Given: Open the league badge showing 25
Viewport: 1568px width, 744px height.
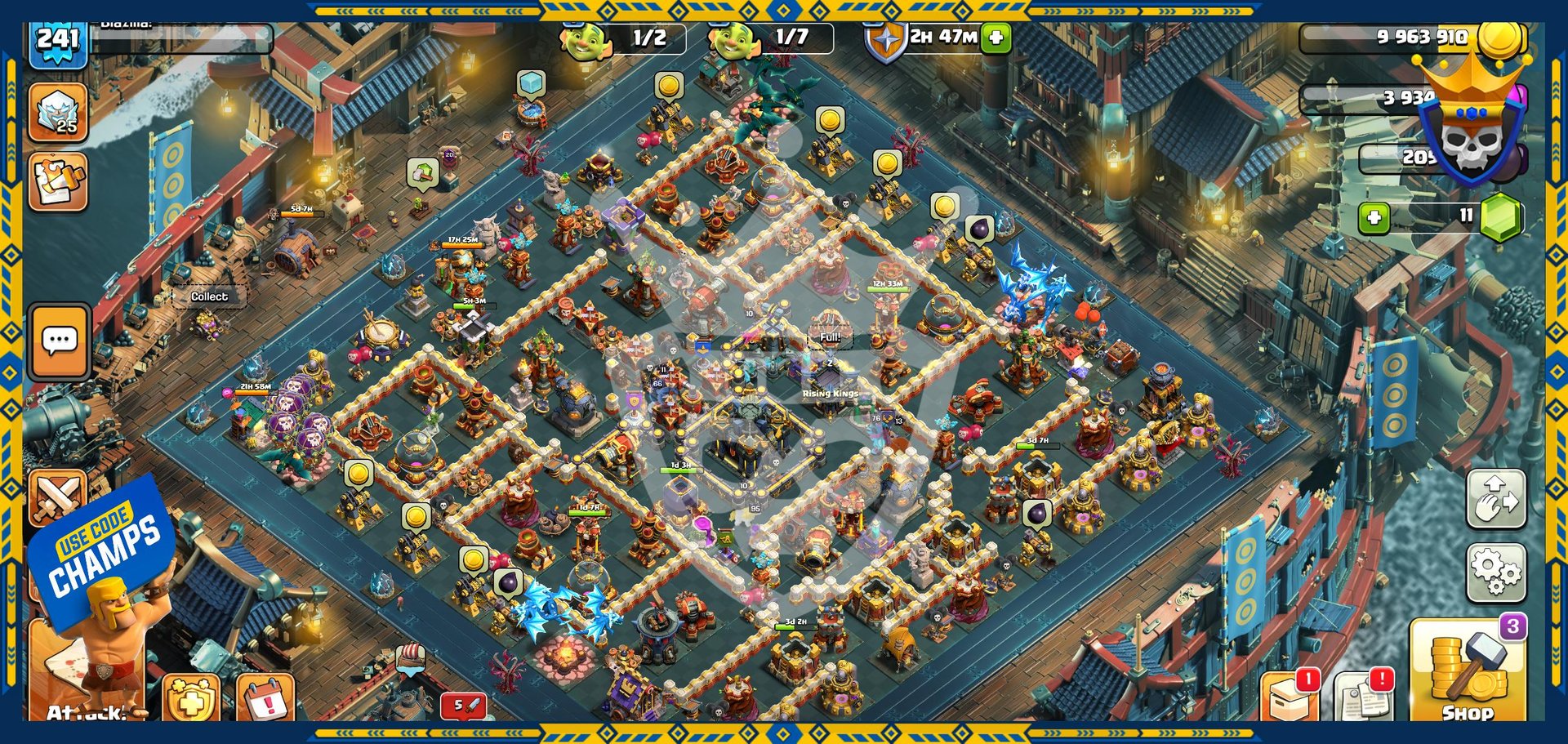Looking at the screenshot, I should (x=59, y=113).
